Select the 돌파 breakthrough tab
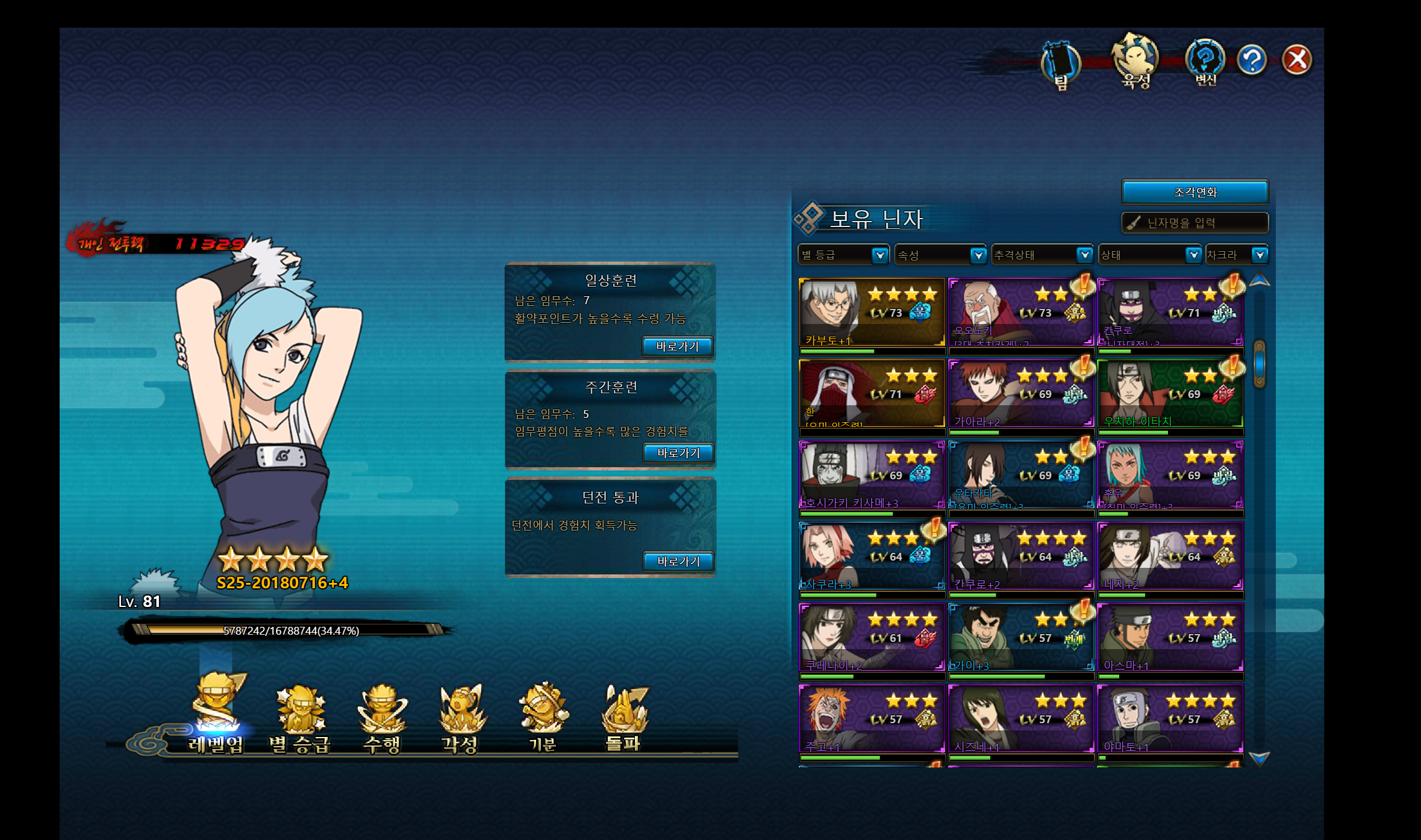1421x840 pixels. tap(623, 720)
